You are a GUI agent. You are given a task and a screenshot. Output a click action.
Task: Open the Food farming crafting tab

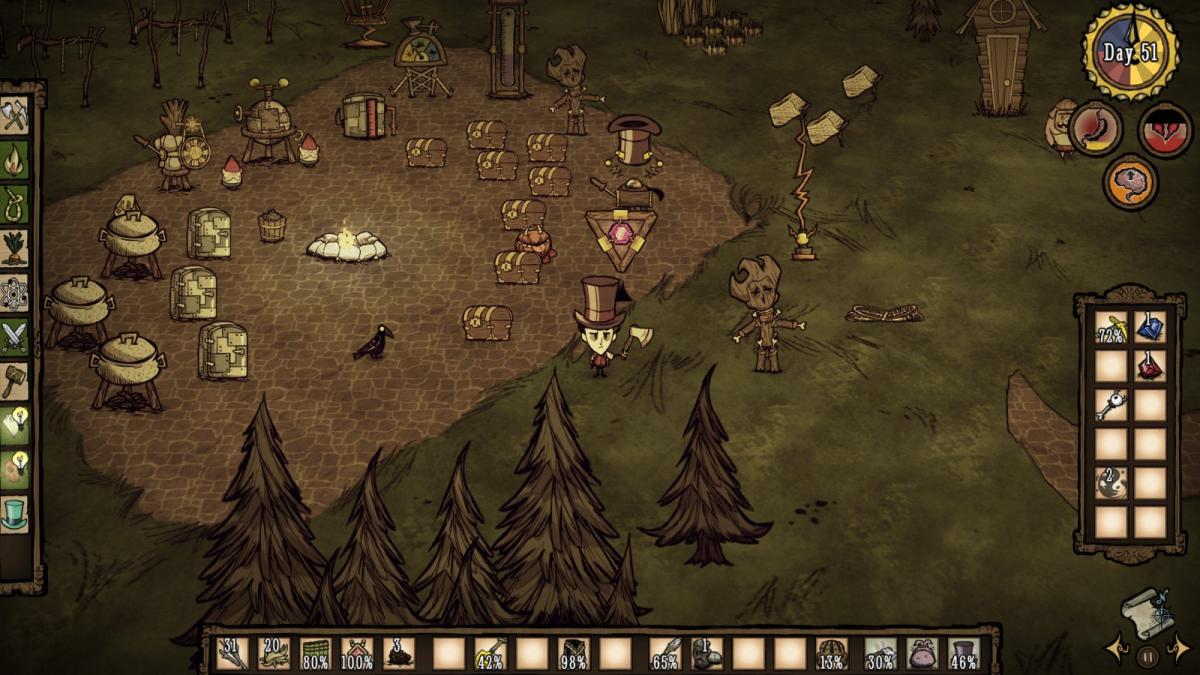[15, 247]
